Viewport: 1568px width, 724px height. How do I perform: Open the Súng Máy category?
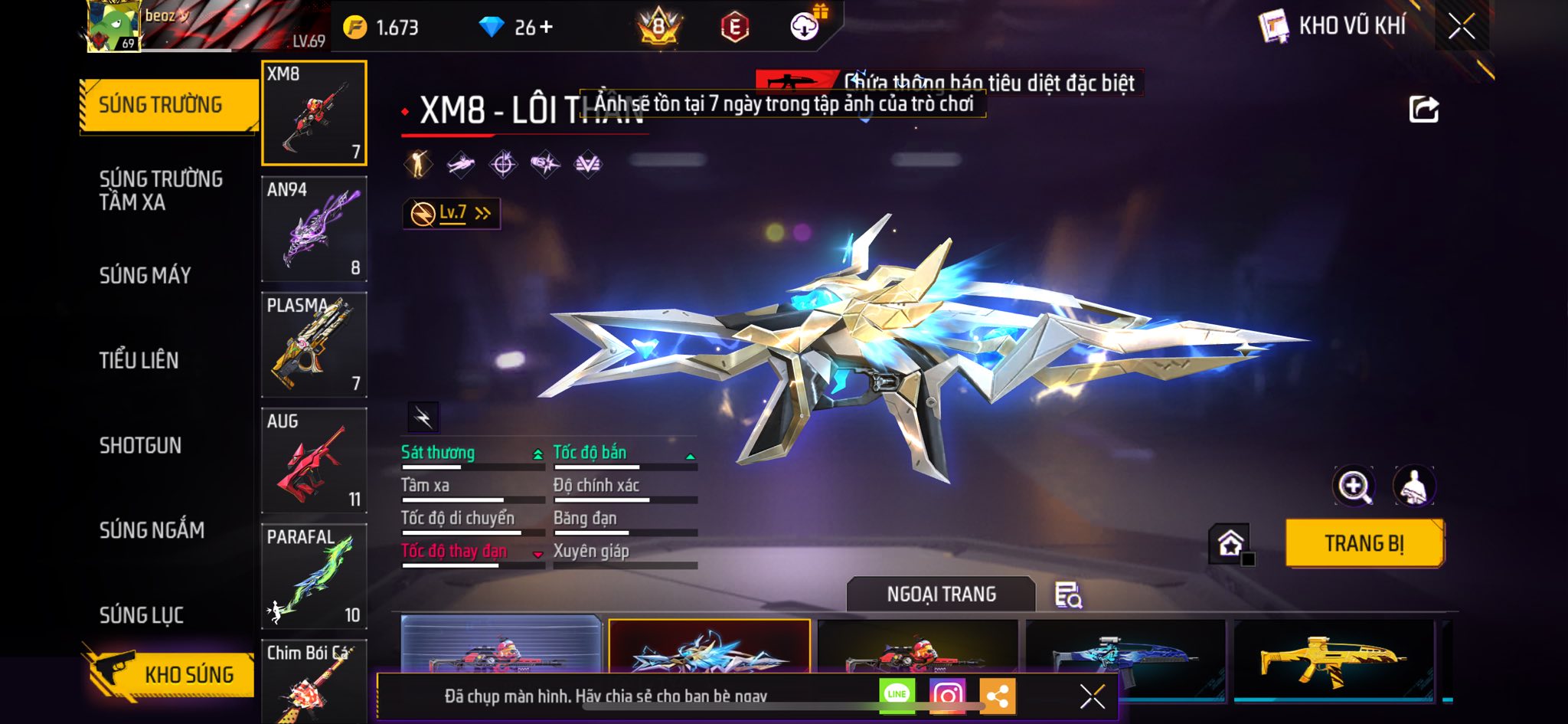(145, 275)
